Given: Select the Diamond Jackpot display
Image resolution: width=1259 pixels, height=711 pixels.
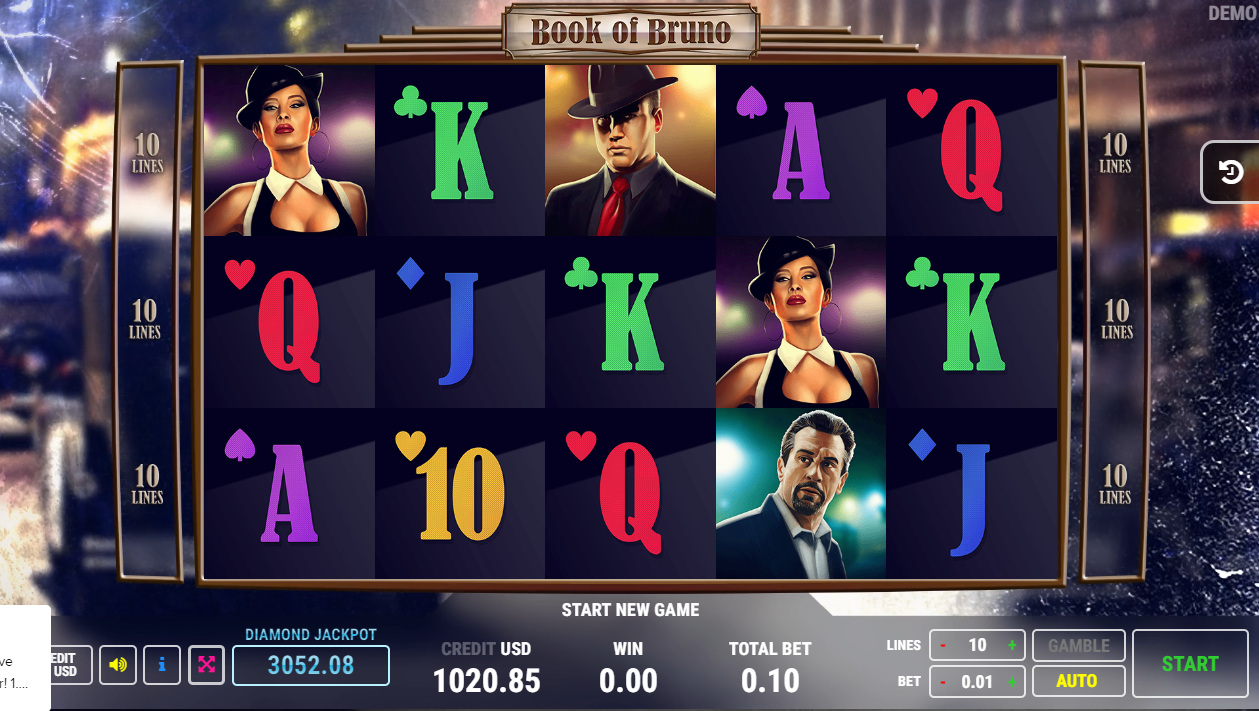Looking at the screenshot, I should pyautogui.click(x=310, y=665).
